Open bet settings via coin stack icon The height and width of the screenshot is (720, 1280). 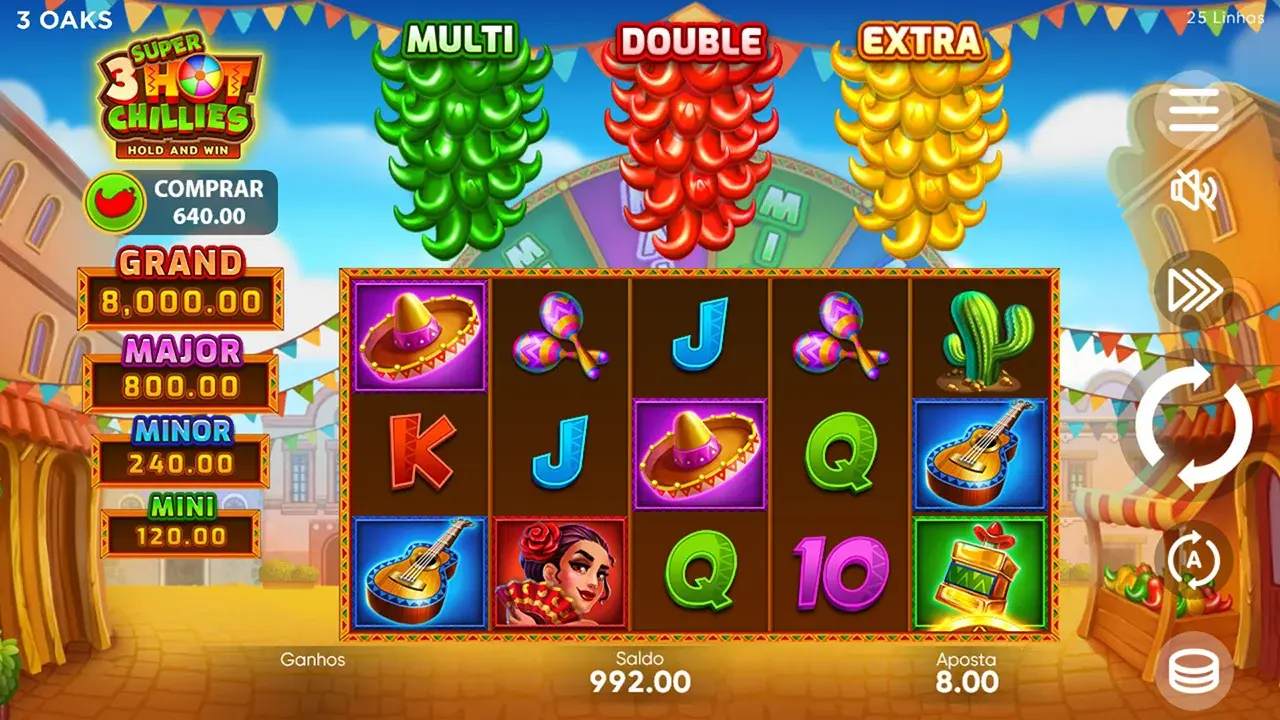[x=1193, y=672]
